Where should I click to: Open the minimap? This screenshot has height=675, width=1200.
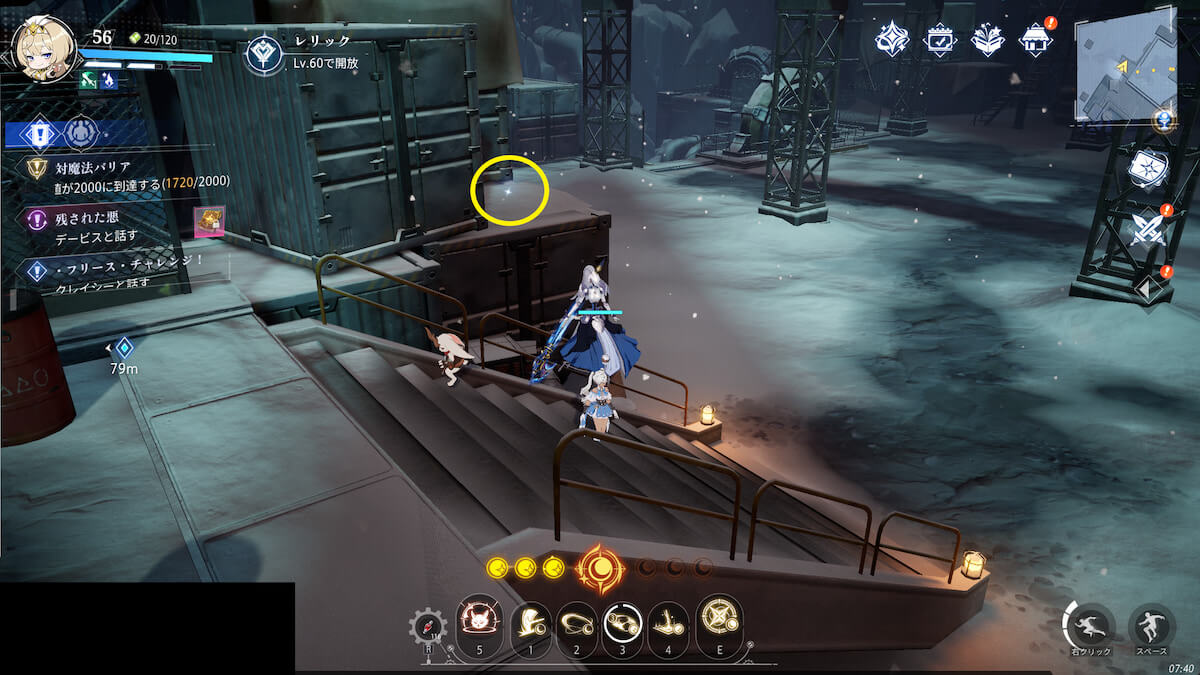(1124, 70)
